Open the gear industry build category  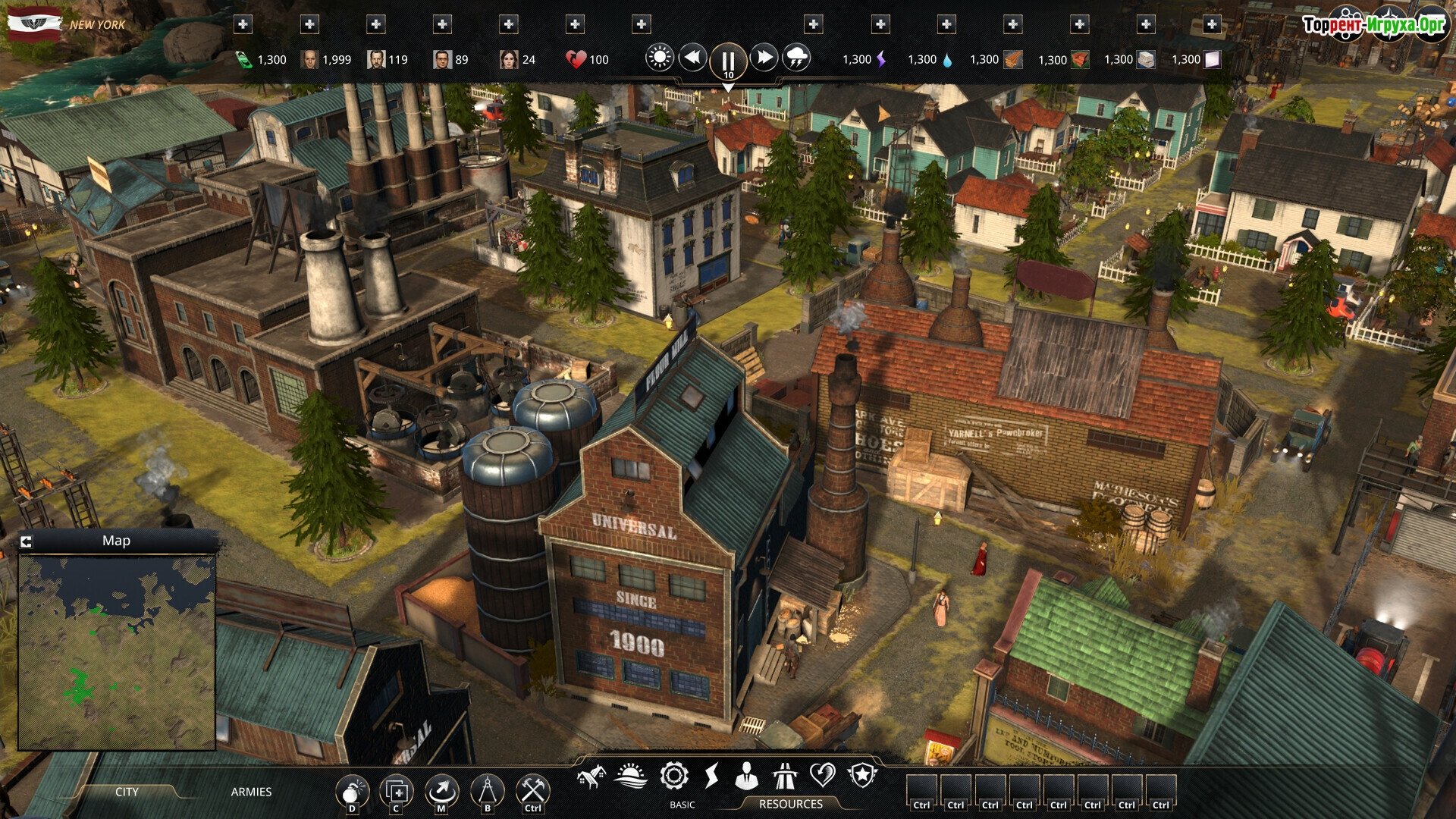(x=673, y=776)
